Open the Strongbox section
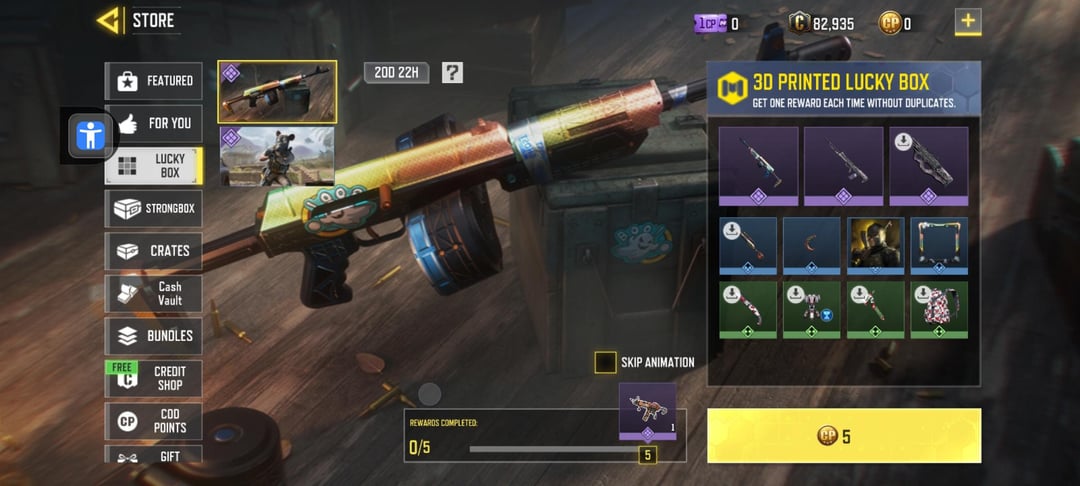Viewport: 1080px width, 486px height. tap(154, 209)
